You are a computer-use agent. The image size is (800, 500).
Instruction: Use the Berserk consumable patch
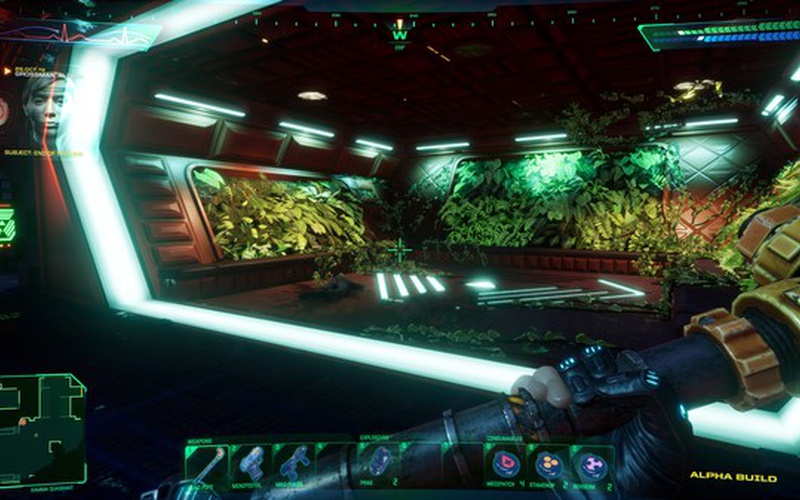[592, 463]
